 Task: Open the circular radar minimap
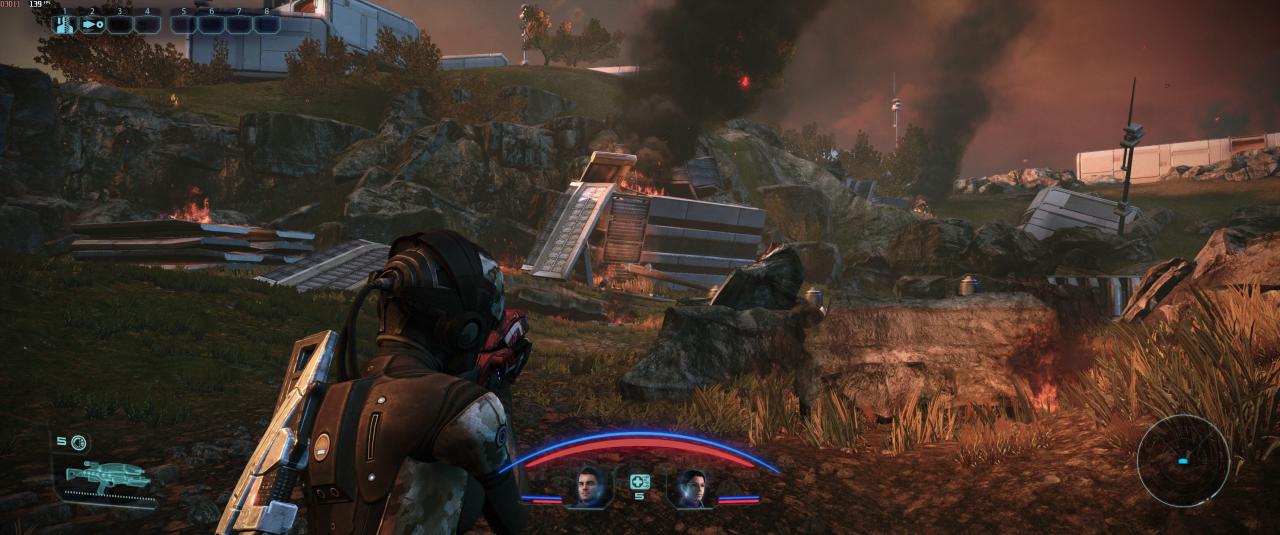coord(1183,460)
